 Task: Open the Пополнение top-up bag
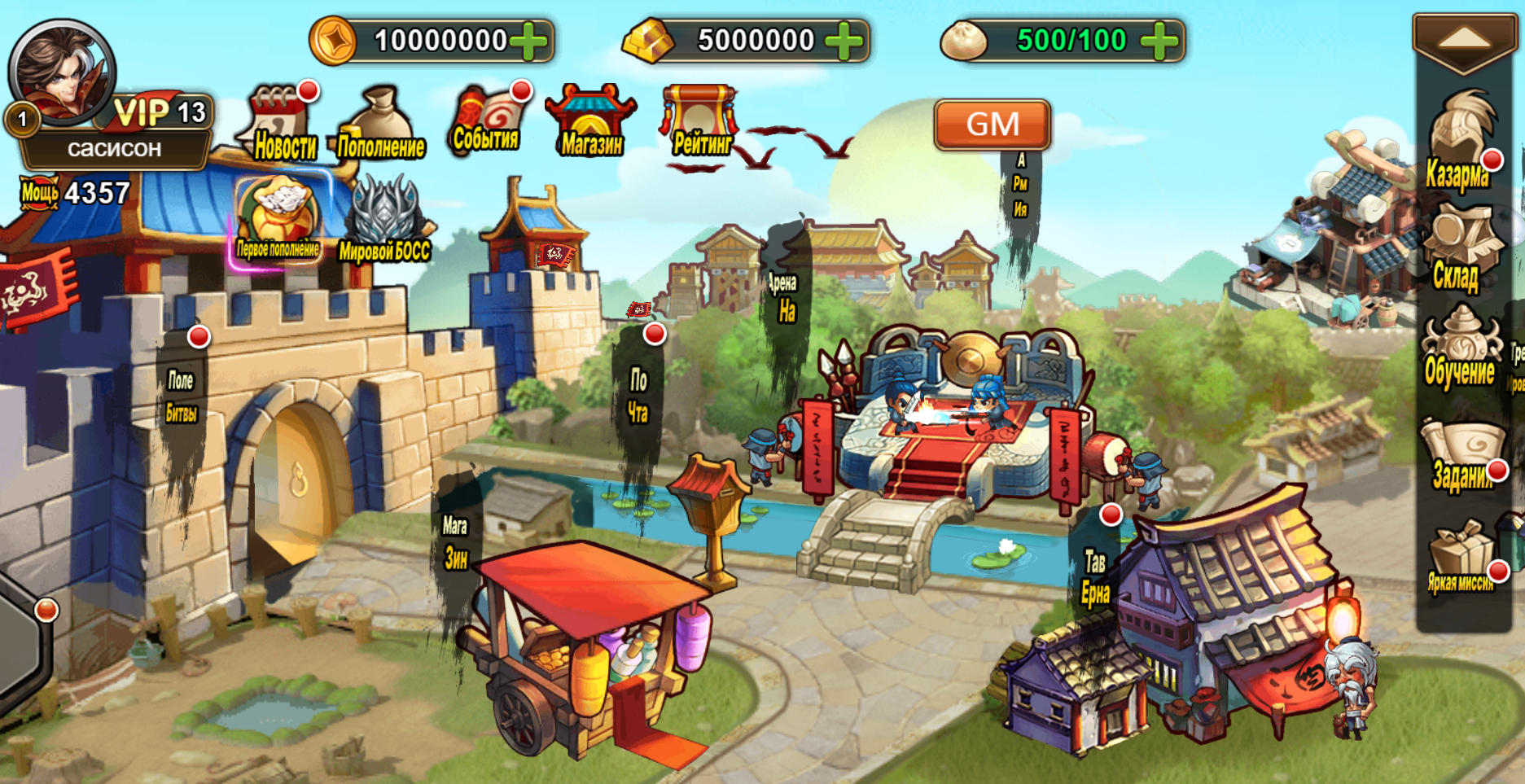point(380,124)
